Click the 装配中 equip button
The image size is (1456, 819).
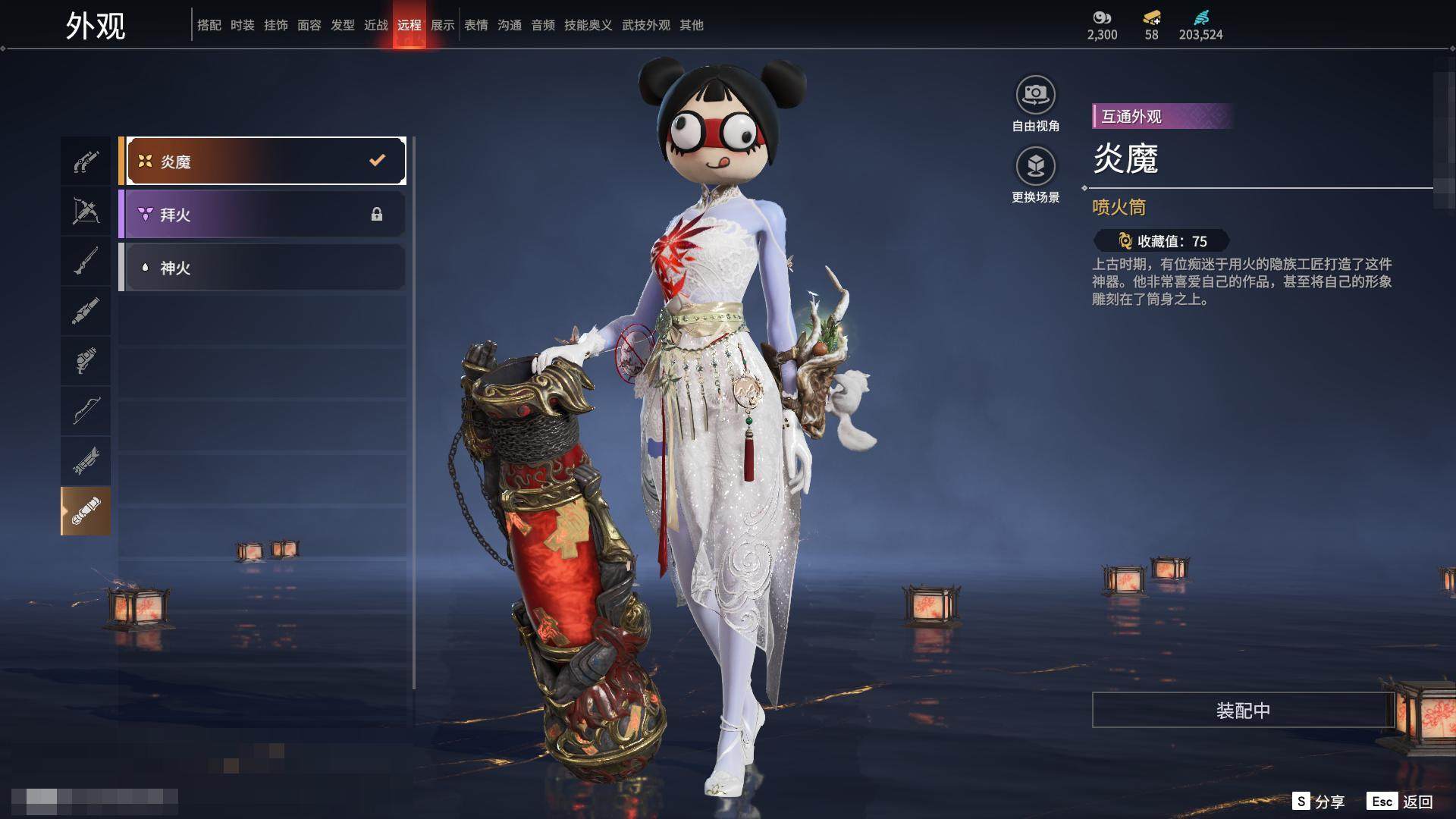(x=1243, y=711)
